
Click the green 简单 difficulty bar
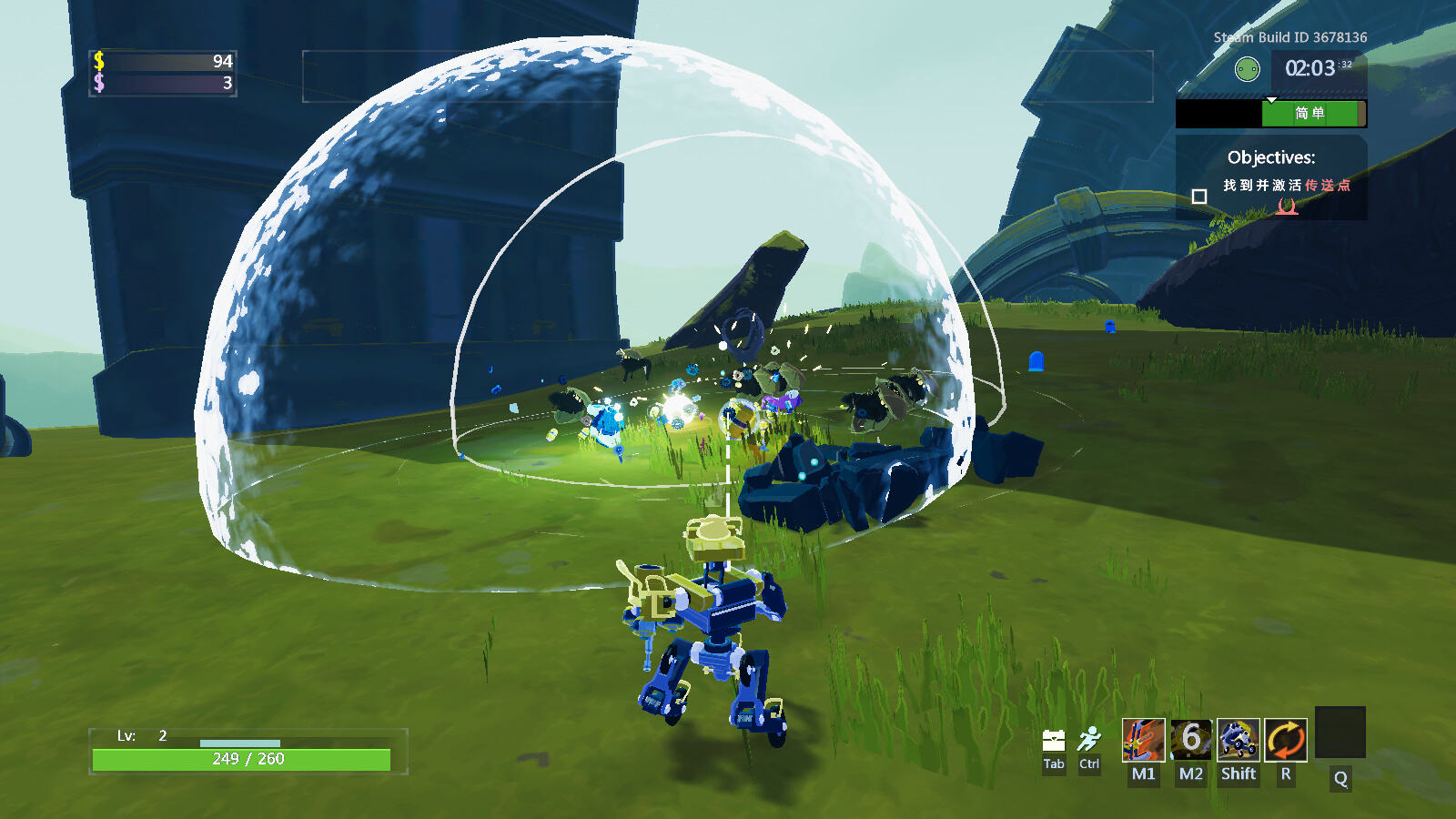click(1312, 114)
